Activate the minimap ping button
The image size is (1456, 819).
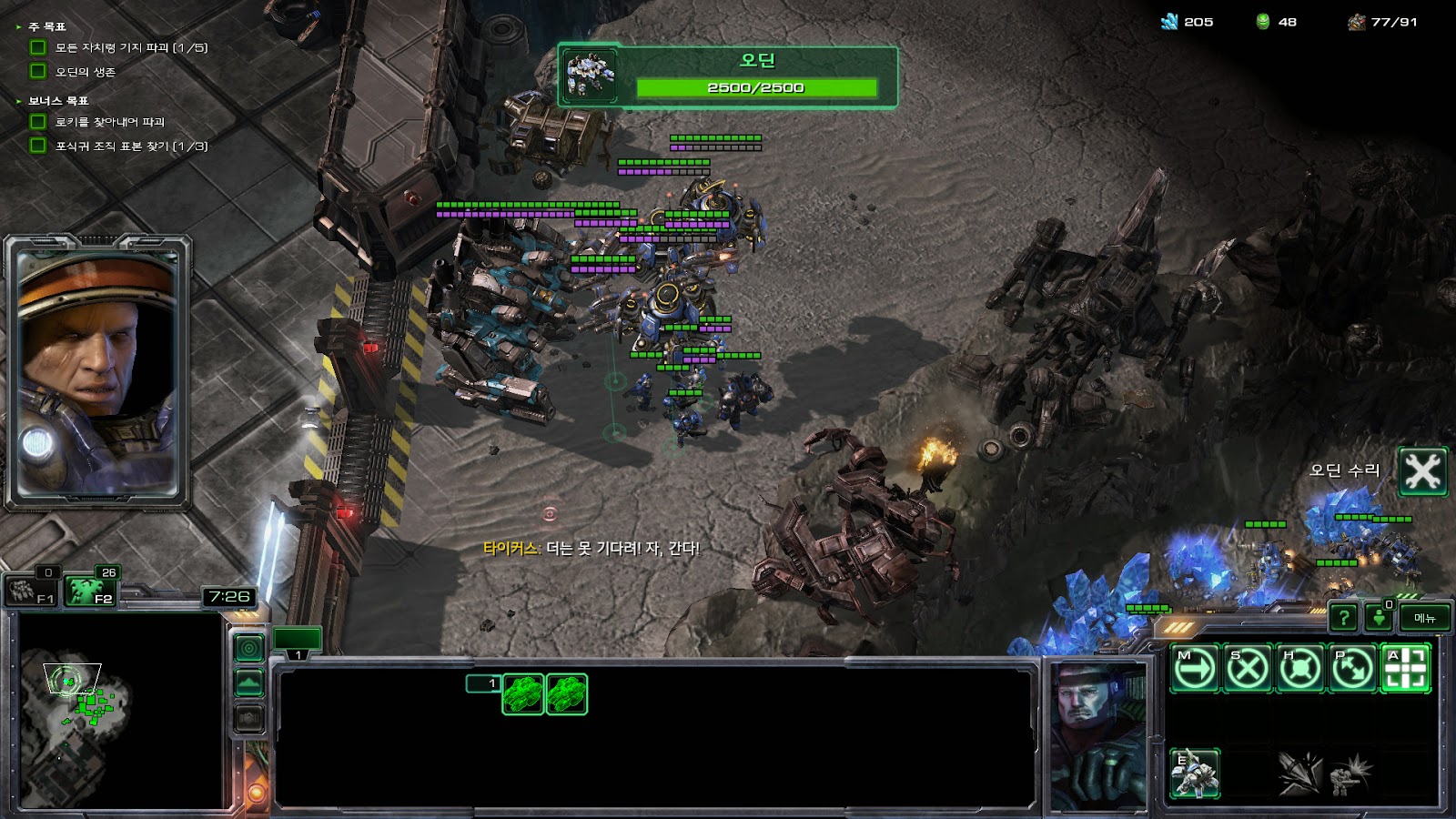[249, 648]
